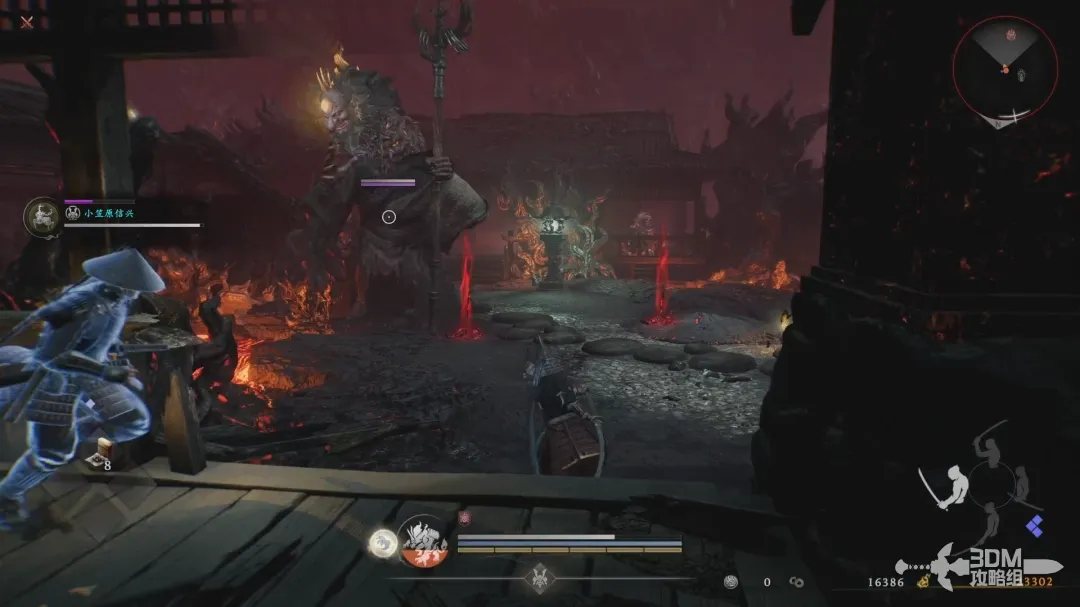Select the 小笠原信兵 companion portrait

pos(43,217)
